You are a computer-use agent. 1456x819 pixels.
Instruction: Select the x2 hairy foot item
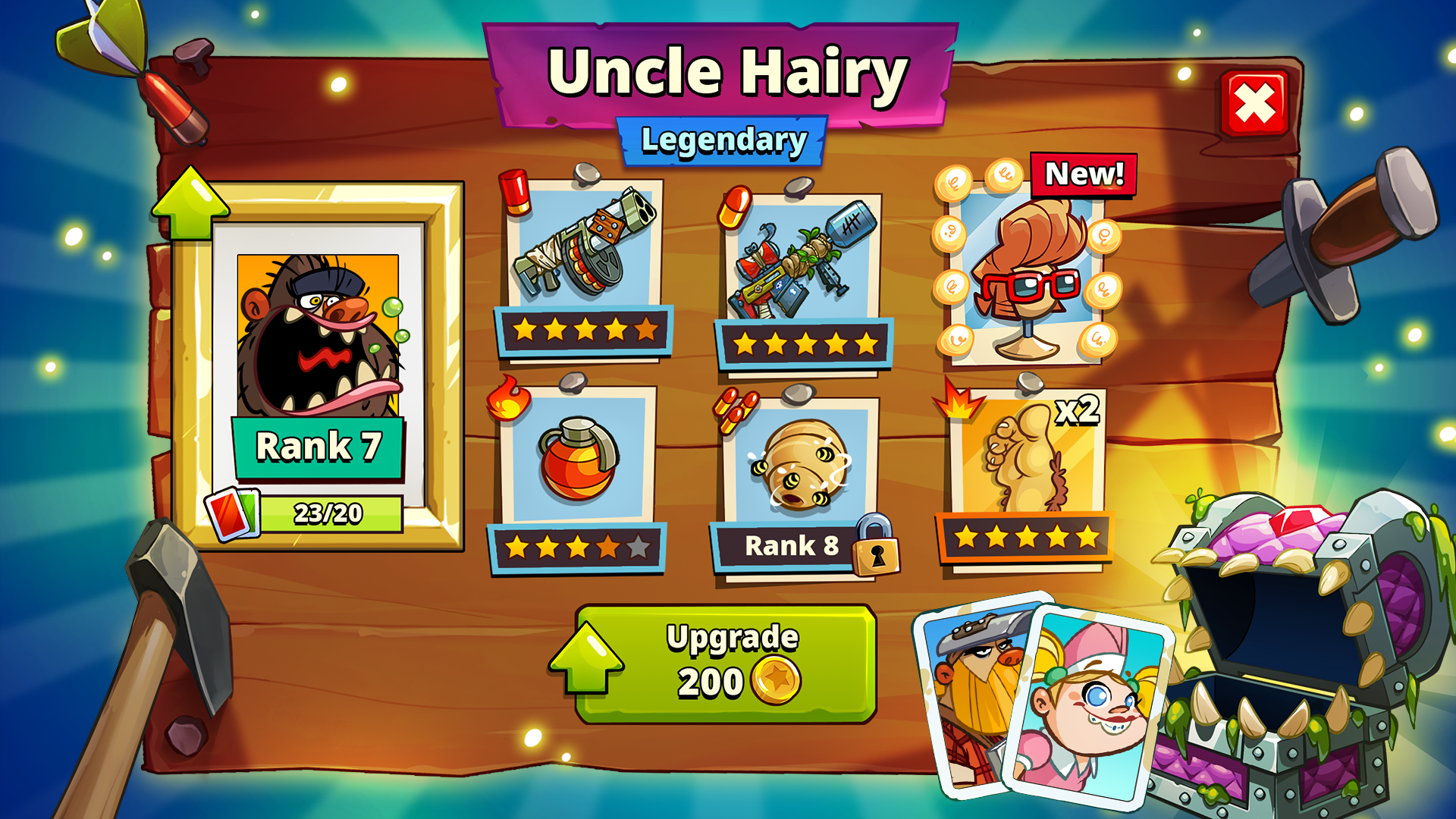(1024, 459)
